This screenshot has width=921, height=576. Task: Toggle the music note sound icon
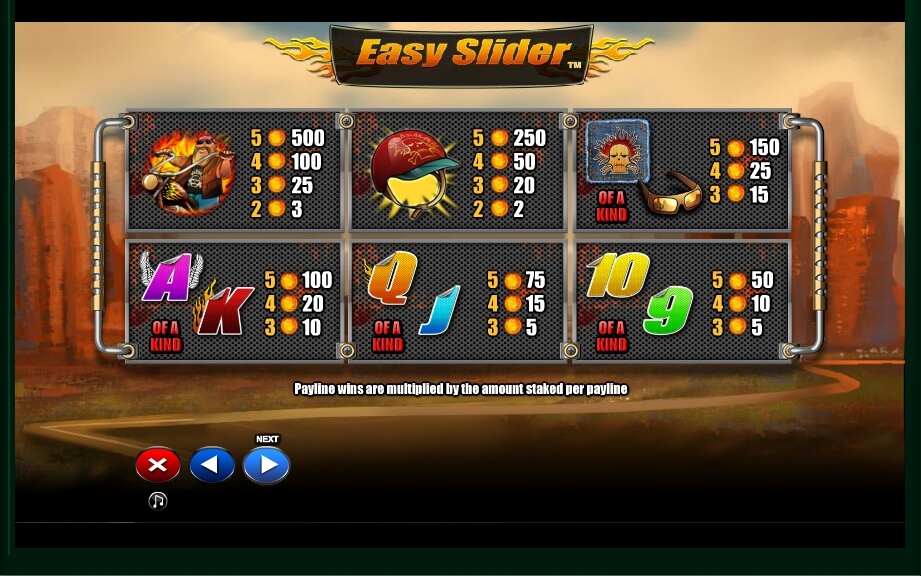click(x=158, y=501)
